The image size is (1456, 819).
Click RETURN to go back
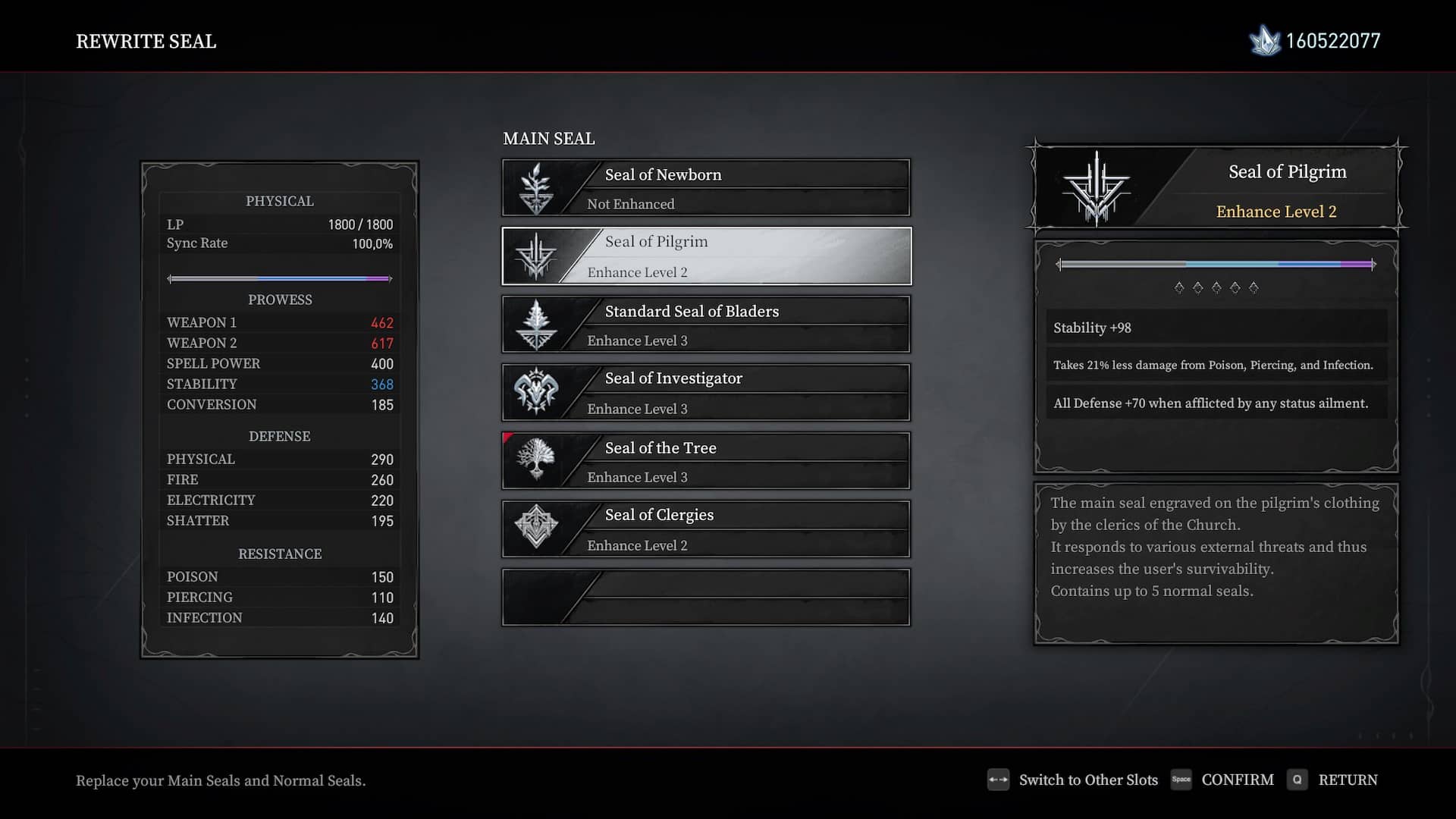1347,780
